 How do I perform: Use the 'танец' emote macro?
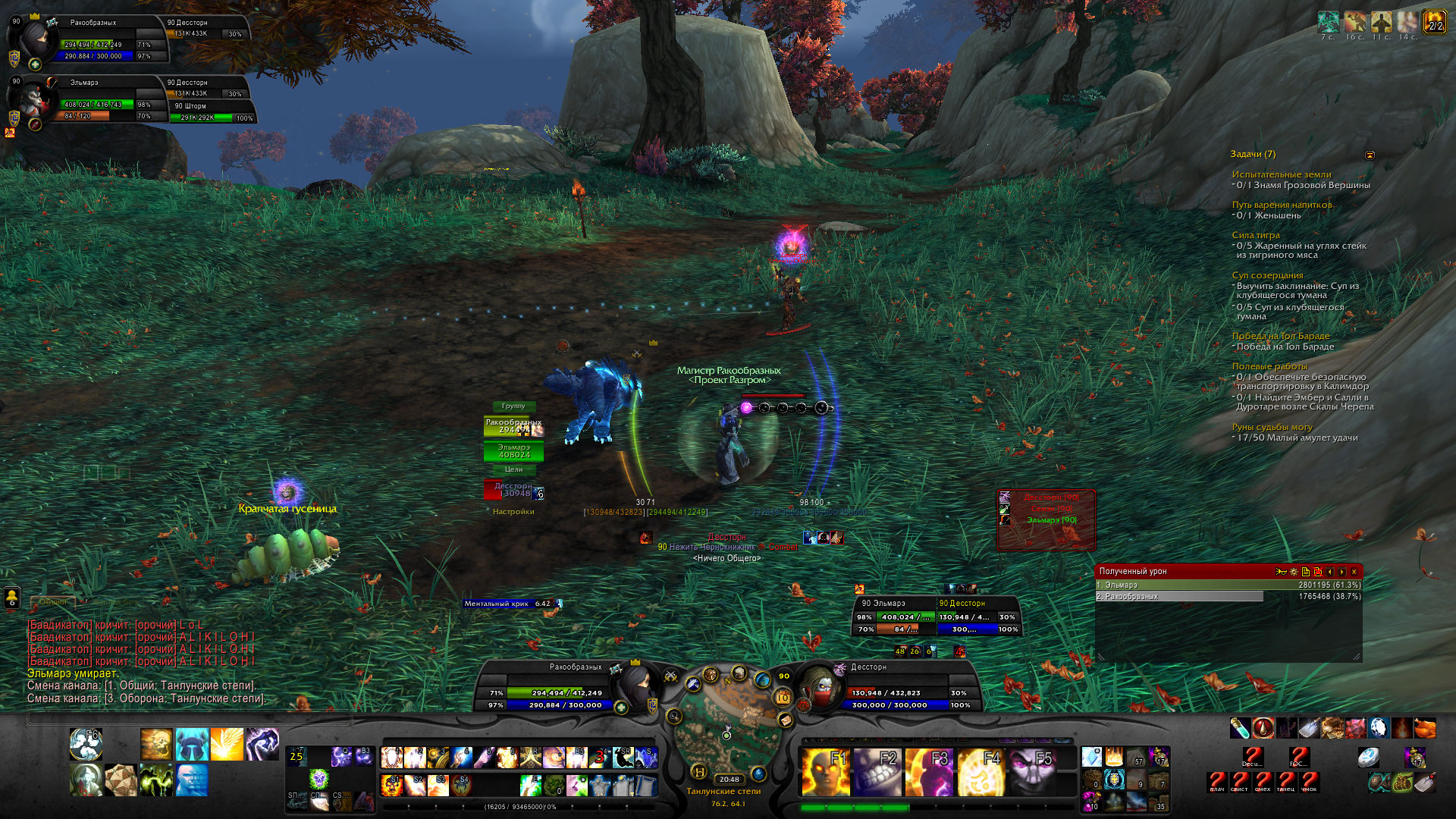click(x=1285, y=781)
